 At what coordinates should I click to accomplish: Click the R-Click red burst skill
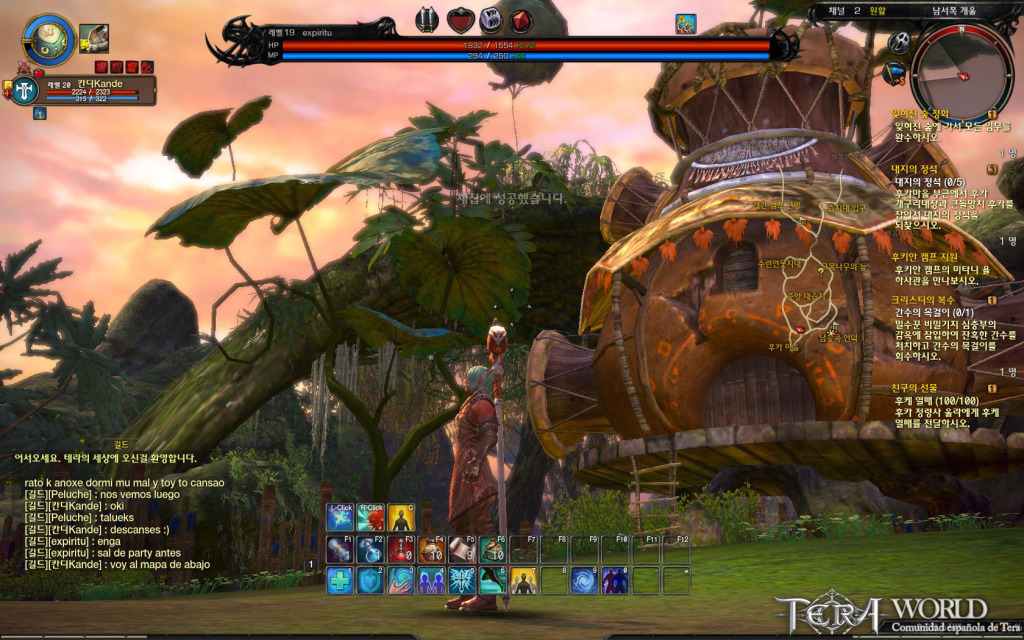coord(371,517)
